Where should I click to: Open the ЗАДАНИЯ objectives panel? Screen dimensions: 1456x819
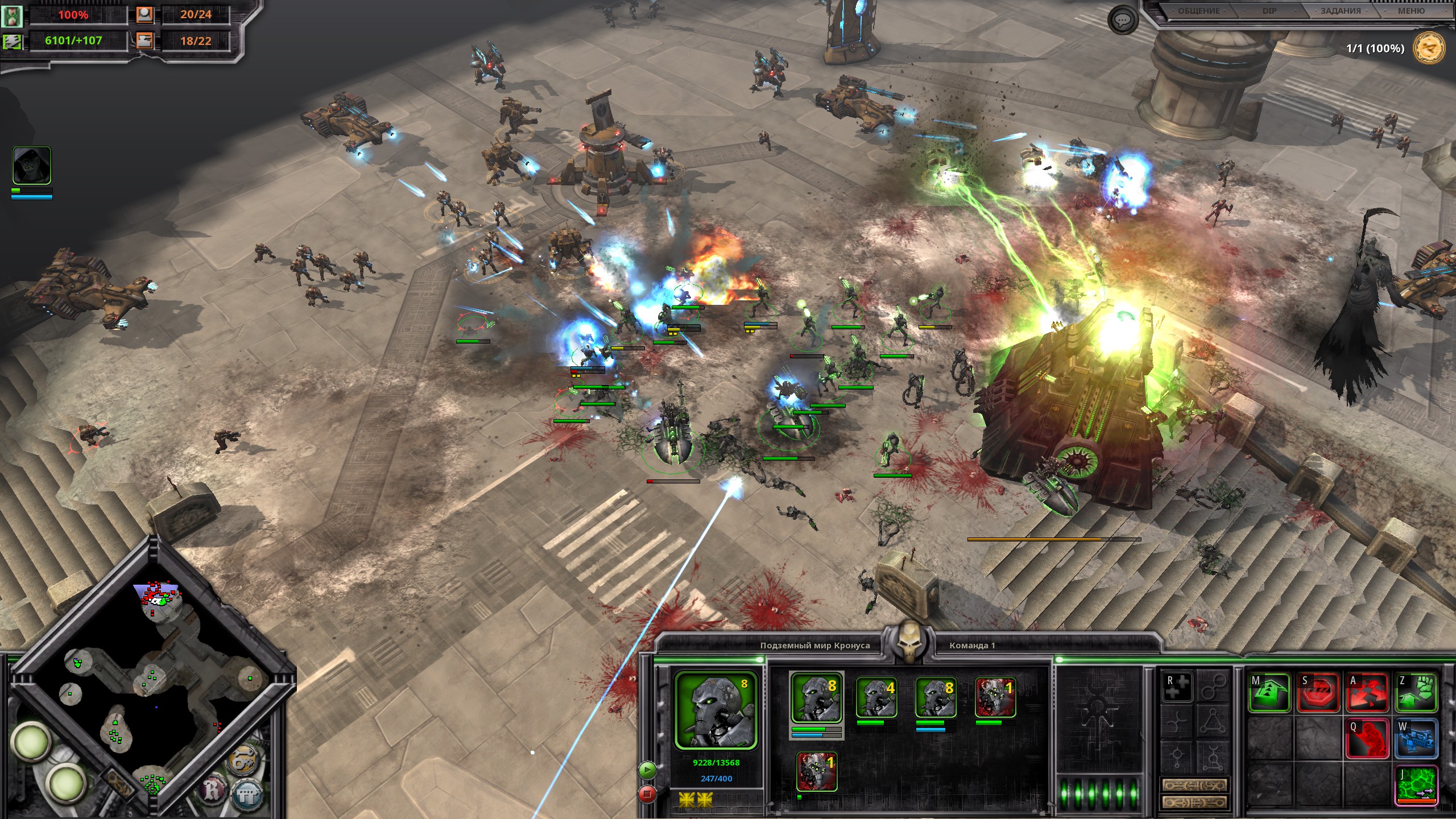1341,11
